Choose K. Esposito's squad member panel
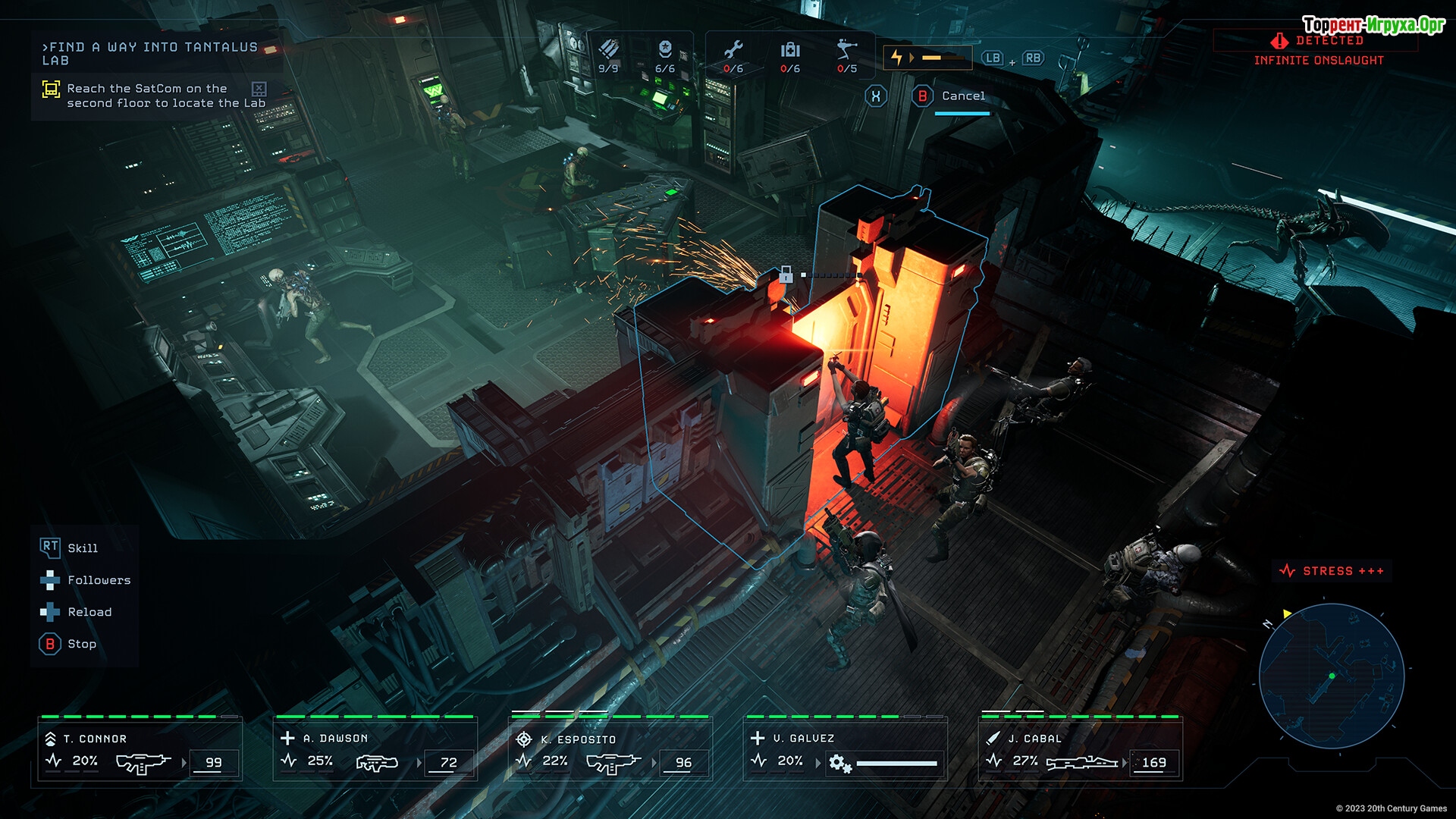1456x819 pixels. point(610,751)
